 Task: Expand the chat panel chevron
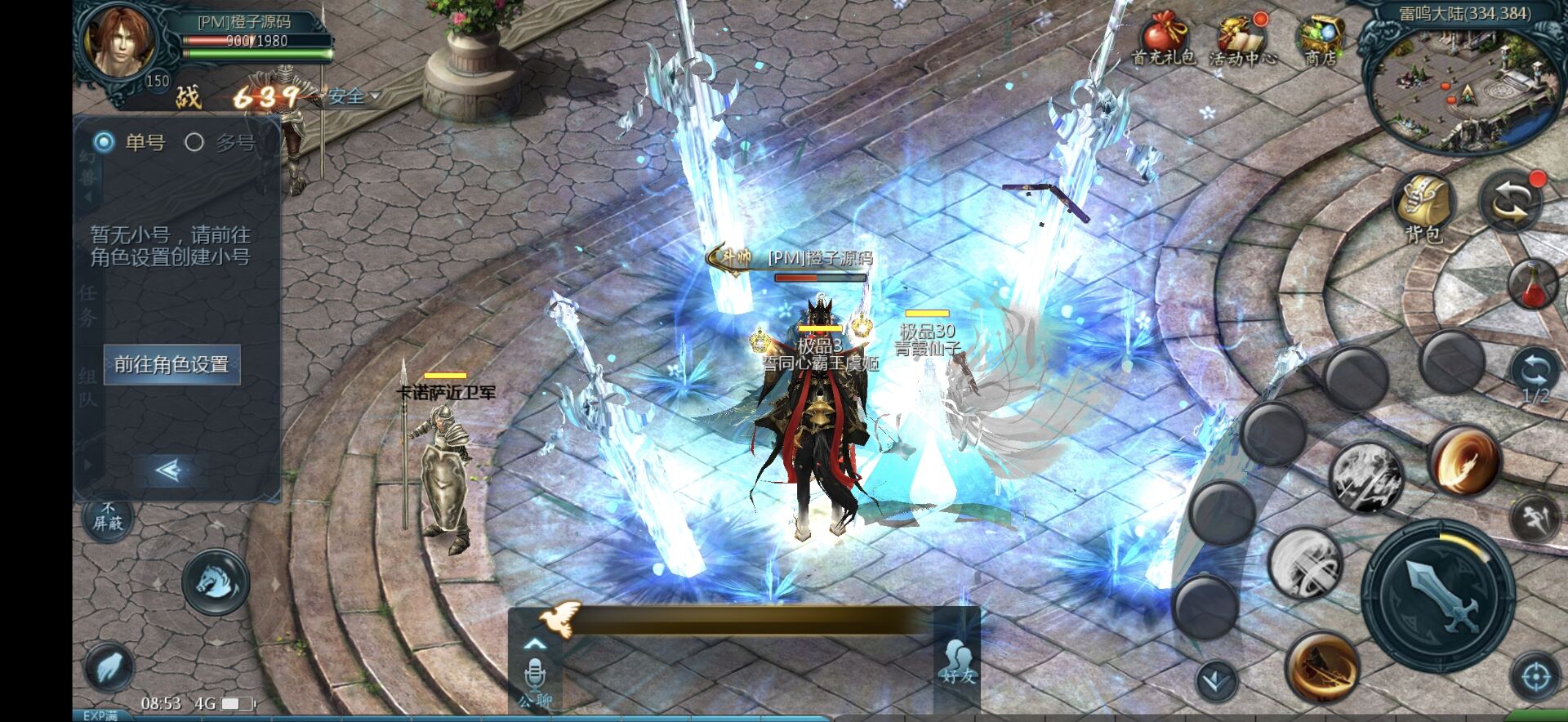[x=537, y=645]
